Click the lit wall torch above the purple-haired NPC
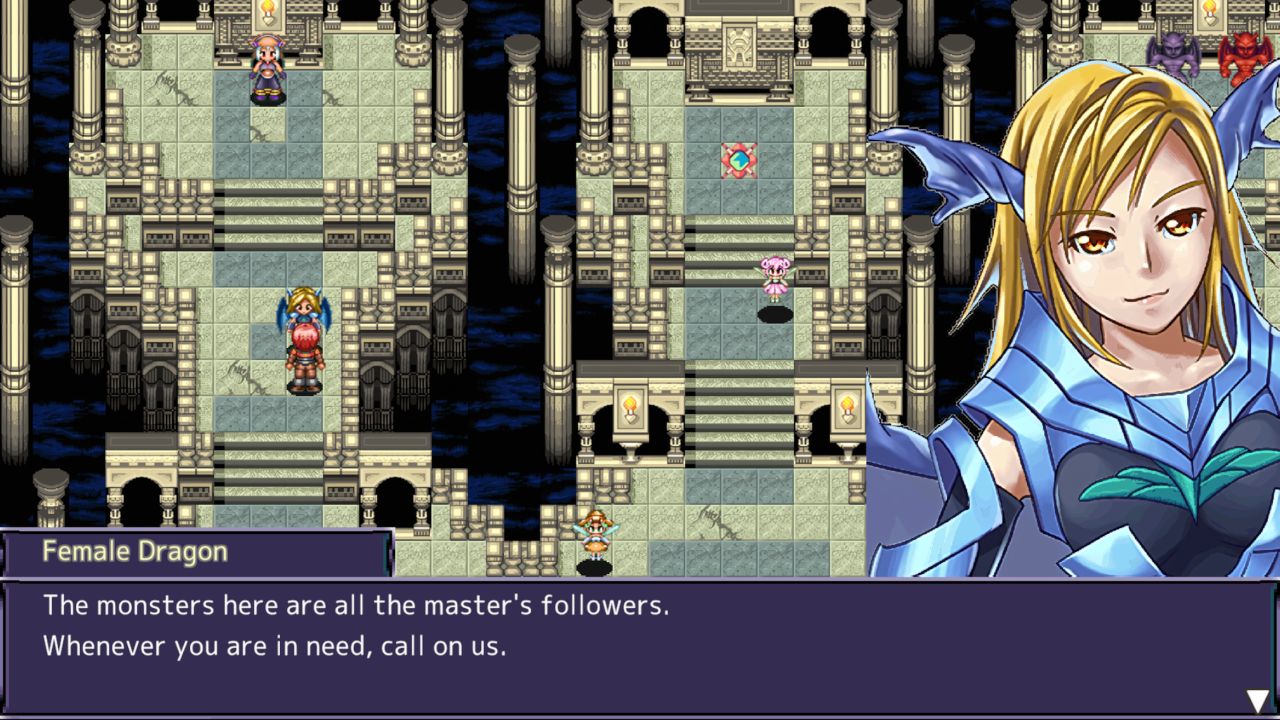 (x=266, y=12)
